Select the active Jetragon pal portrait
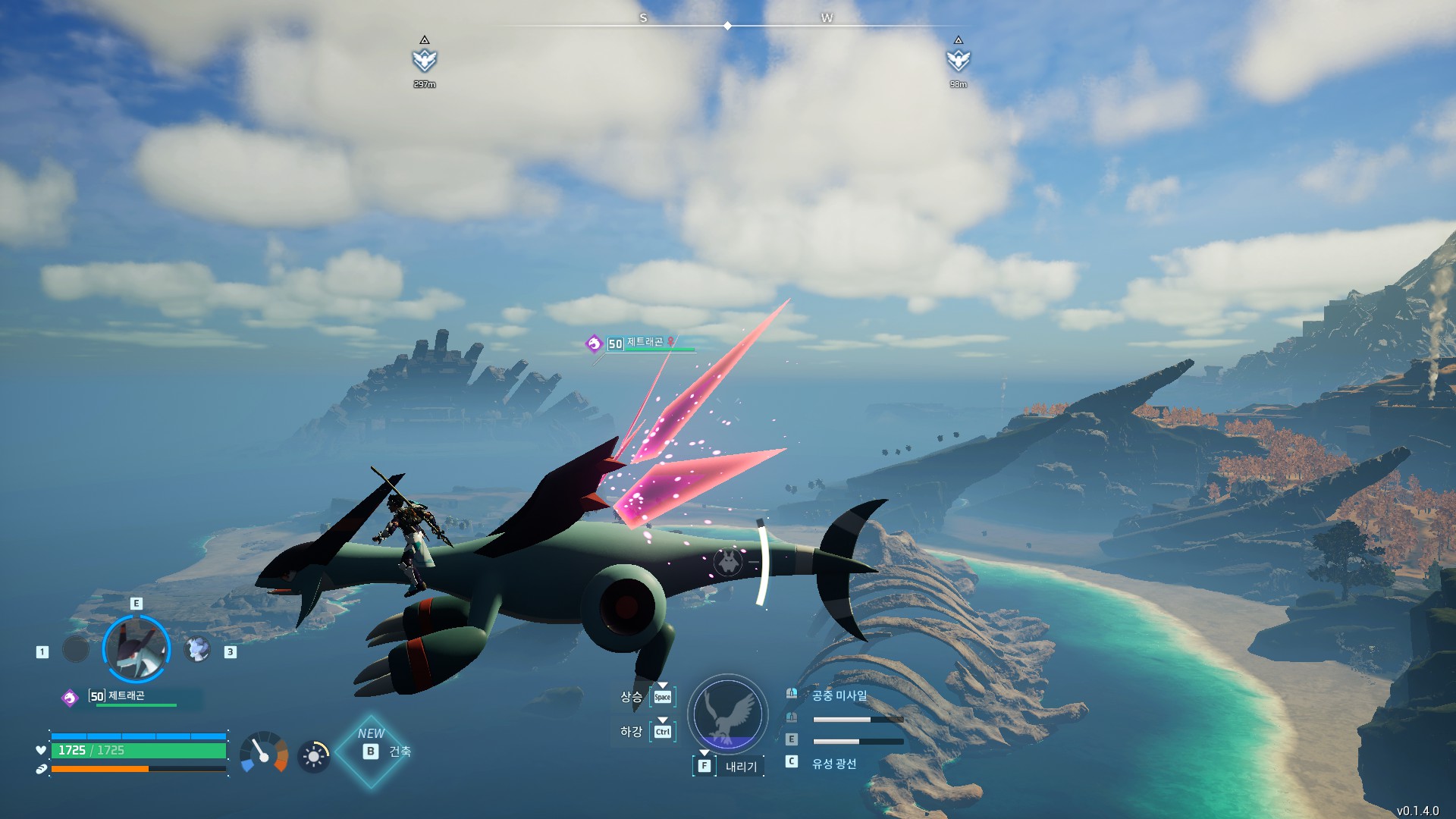 (x=136, y=649)
